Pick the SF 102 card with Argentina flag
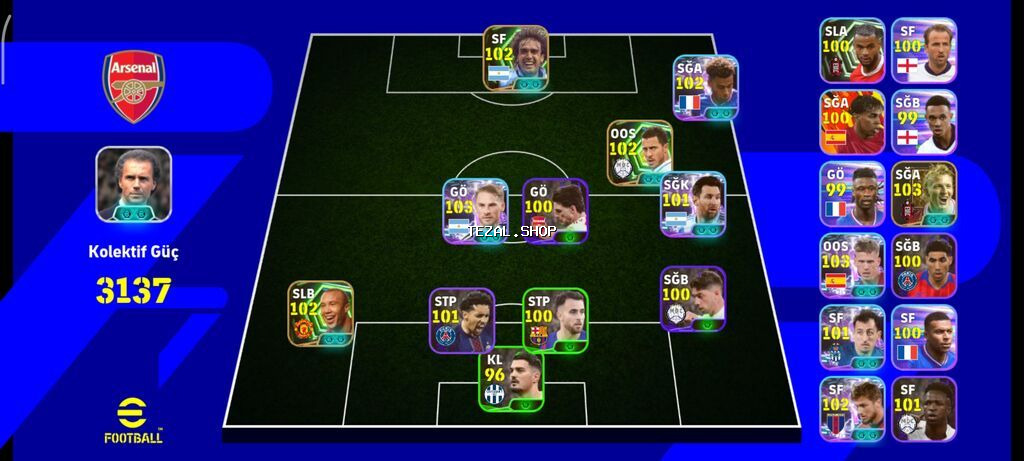This screenshot has width=1024, height=461. pos(516,59)
